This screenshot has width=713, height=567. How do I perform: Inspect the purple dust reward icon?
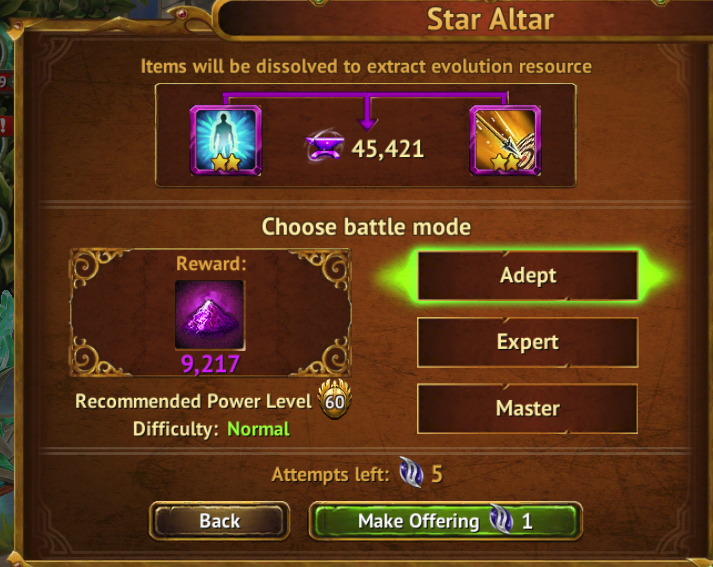[x=210, y=314]
